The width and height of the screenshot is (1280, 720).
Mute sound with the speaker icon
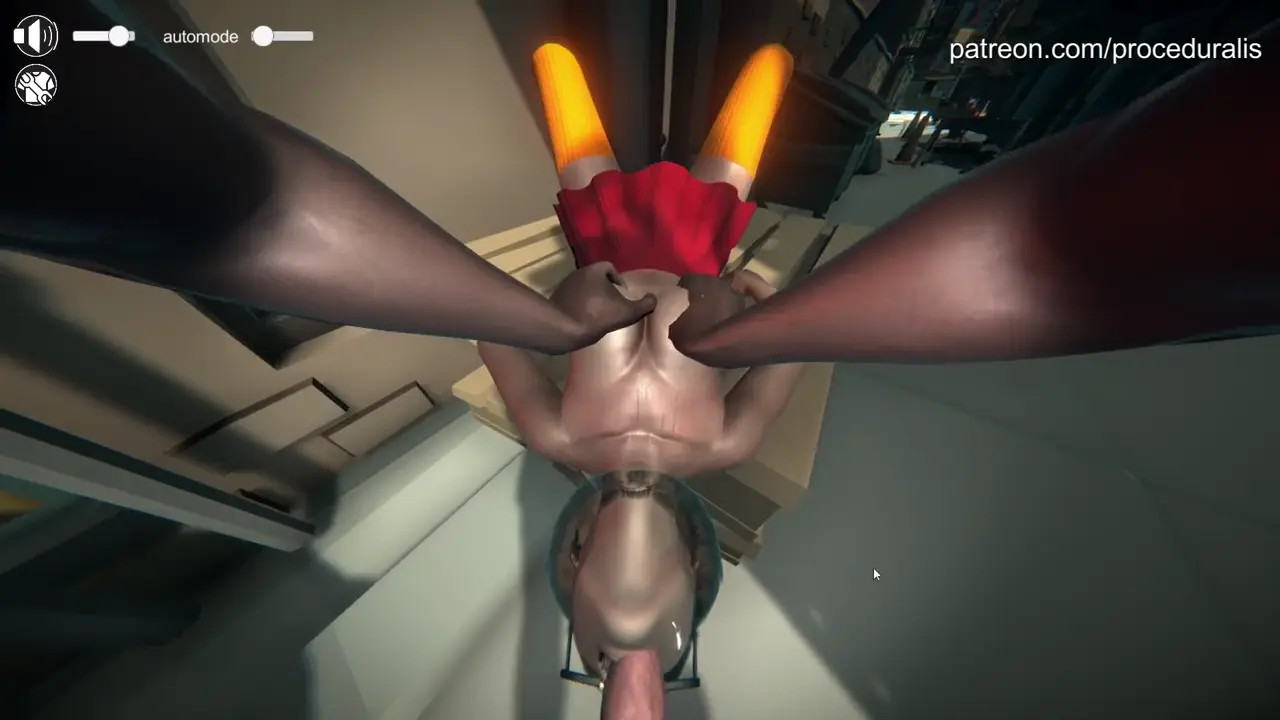point(36,36)
